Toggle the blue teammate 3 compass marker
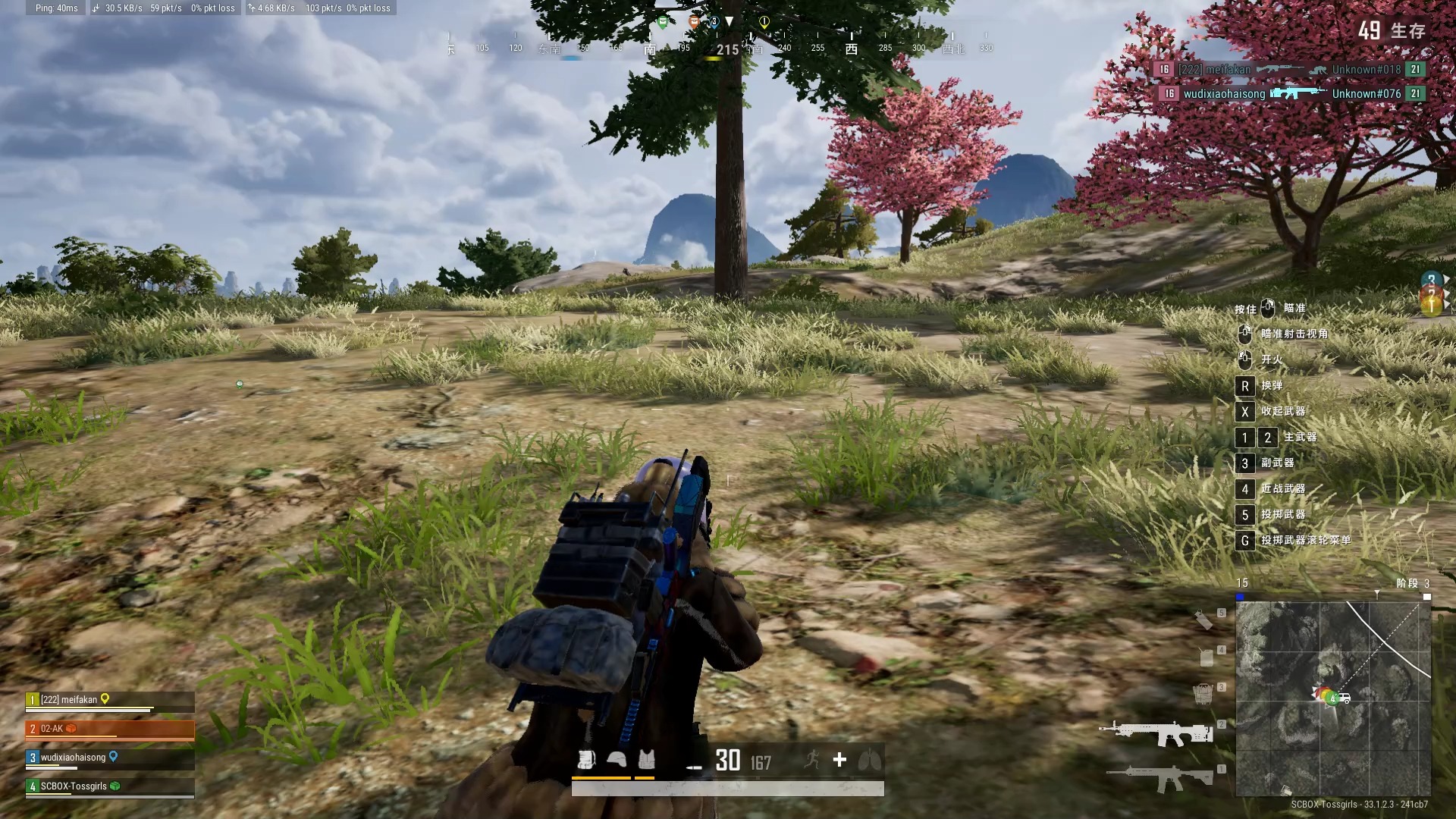1456x819 pixels. tap(715, 22)
